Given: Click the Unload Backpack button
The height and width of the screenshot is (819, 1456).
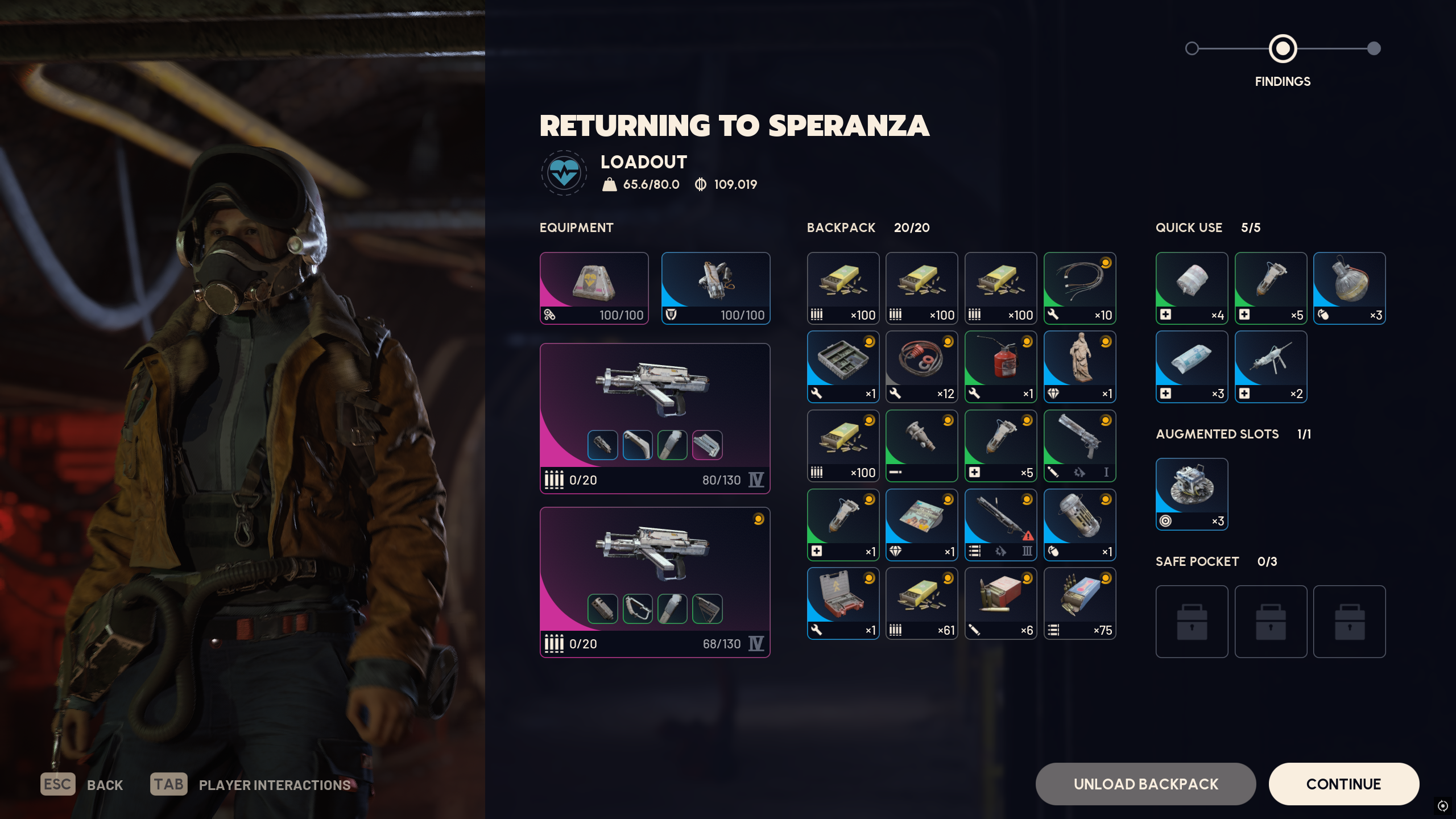Looking at the screenshot, I should click(1145, 784).
